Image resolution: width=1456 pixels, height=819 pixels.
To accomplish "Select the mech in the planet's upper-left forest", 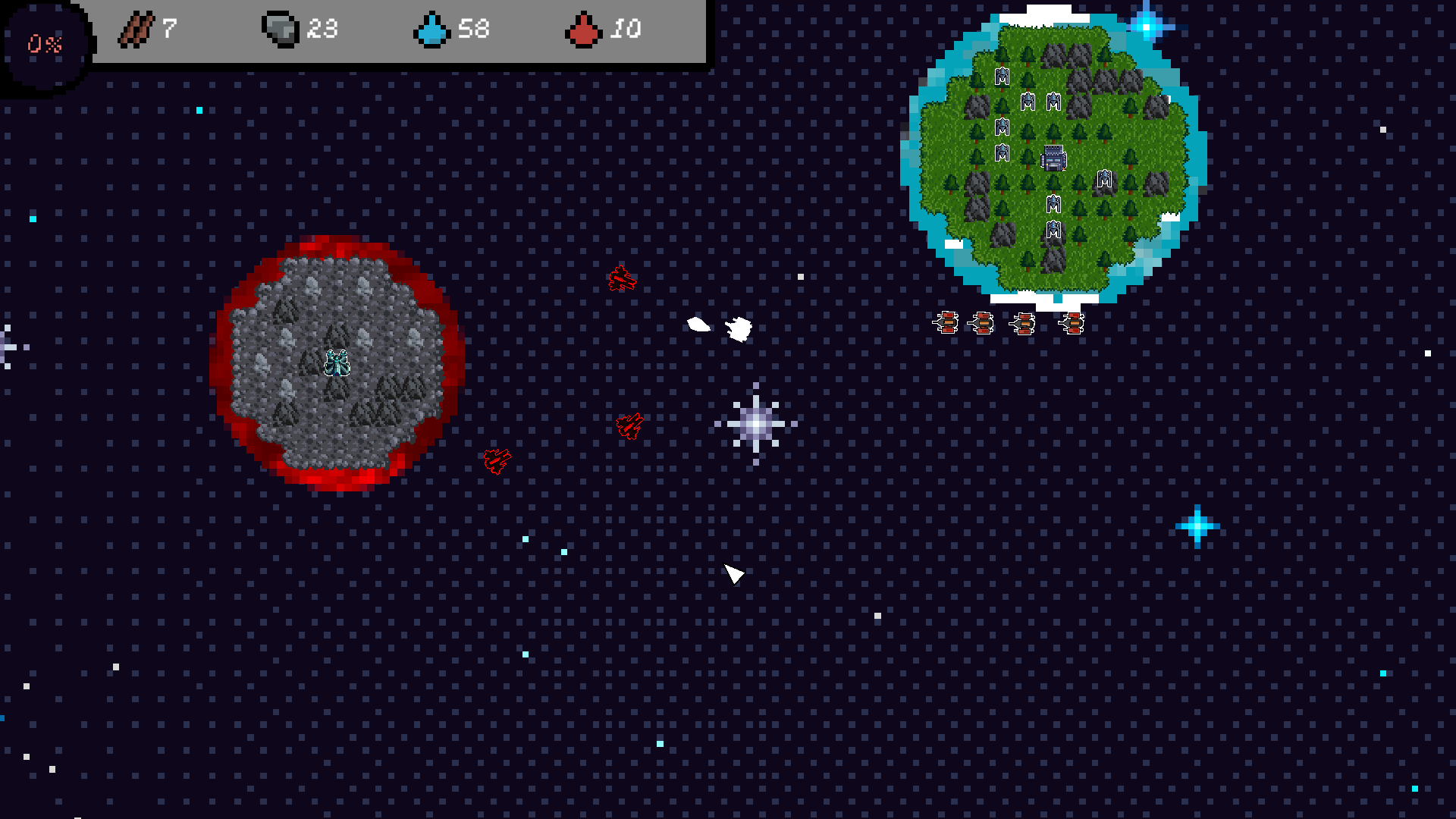I will pos(1001,76).
